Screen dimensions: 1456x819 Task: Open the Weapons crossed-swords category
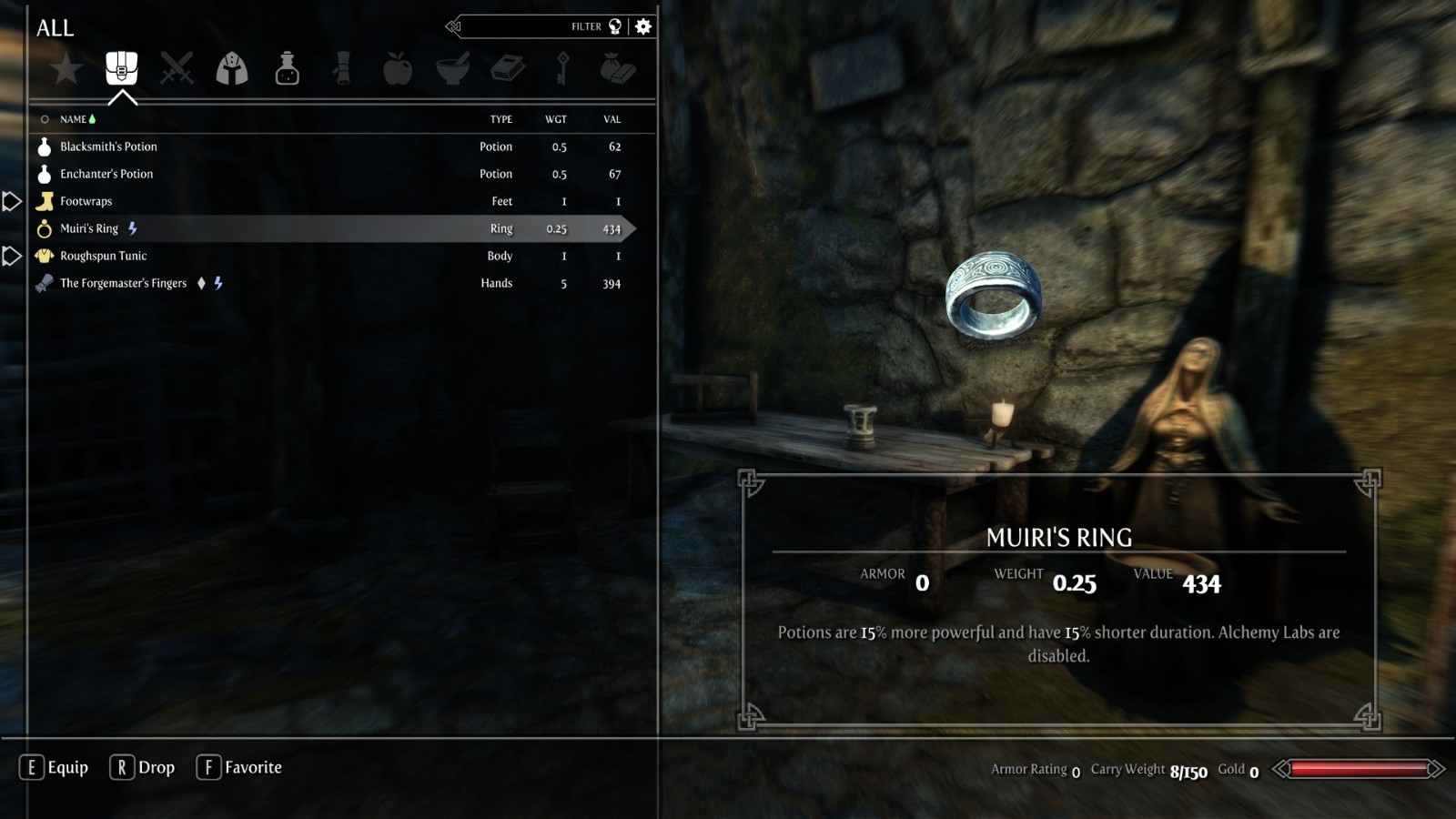(177, 69)
